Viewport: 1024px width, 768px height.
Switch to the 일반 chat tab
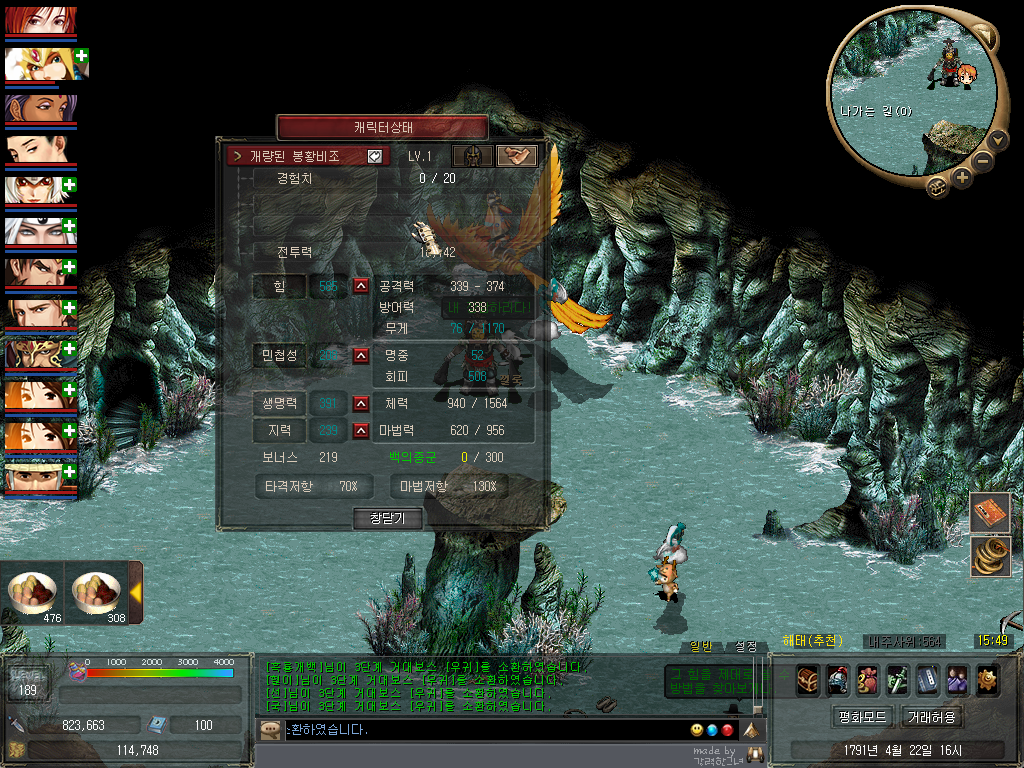click(702, 646)
